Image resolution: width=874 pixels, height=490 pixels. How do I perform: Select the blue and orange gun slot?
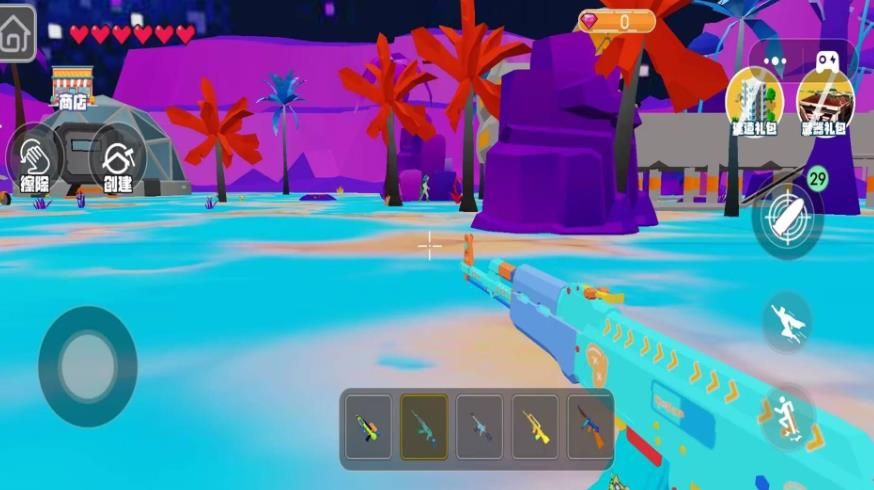pyautogui.click(x=590, y=427)
